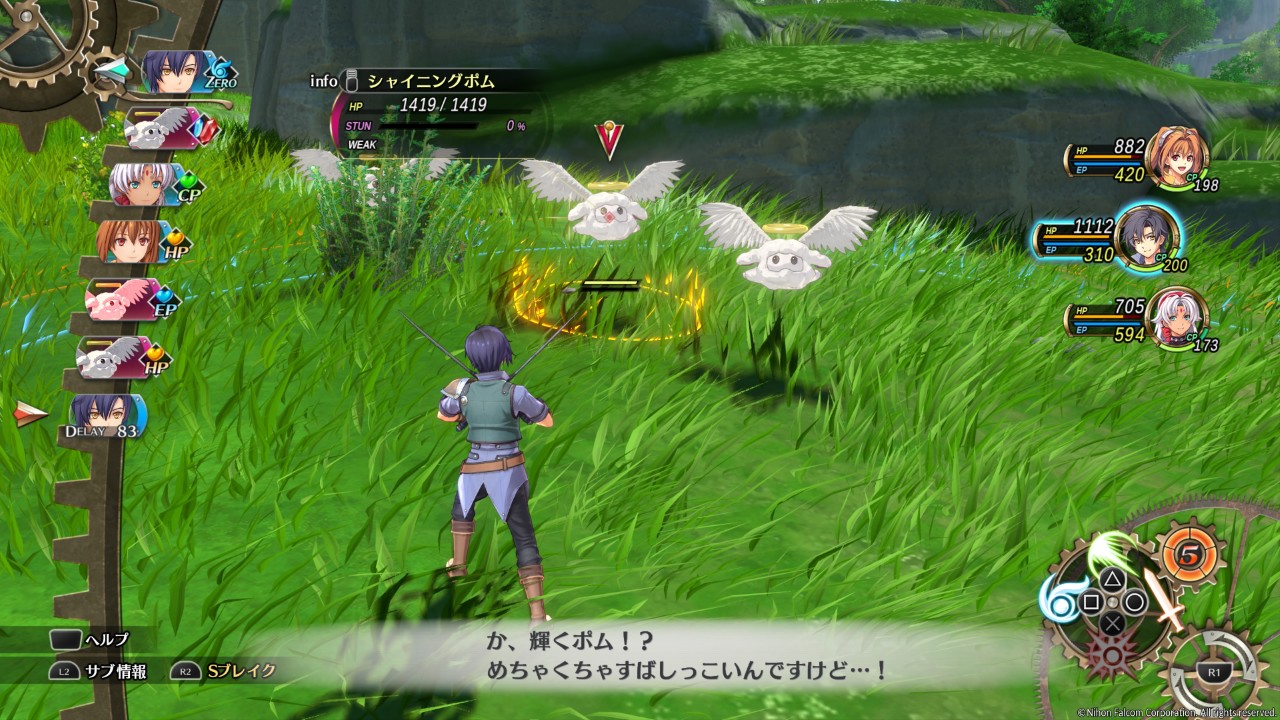Select party member with 882 HP
Image resolution: width=1280 pixels, height=720 pixels.
(x=1176, y=156)
